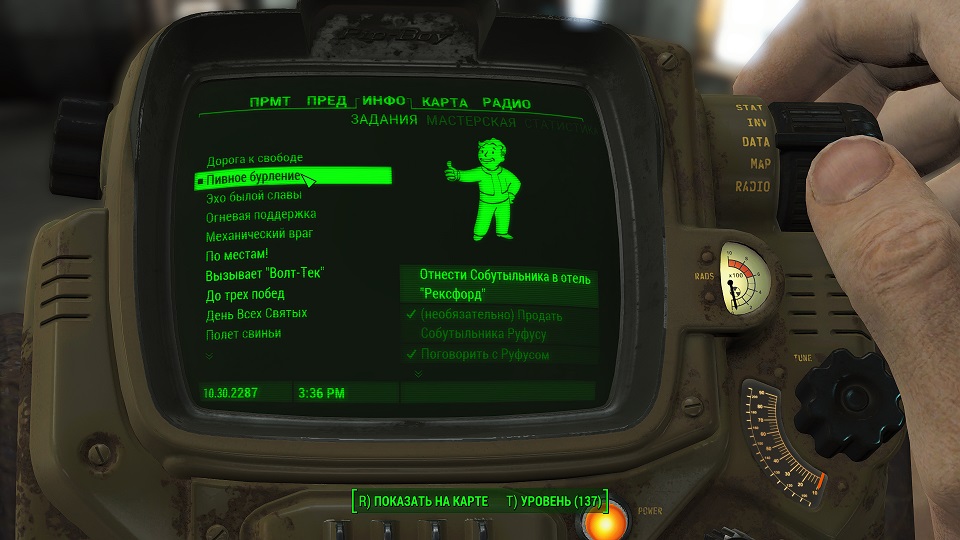This screenshot has height=540, width=960.
Task: Select the ИНФО tab
Action: 384,101
